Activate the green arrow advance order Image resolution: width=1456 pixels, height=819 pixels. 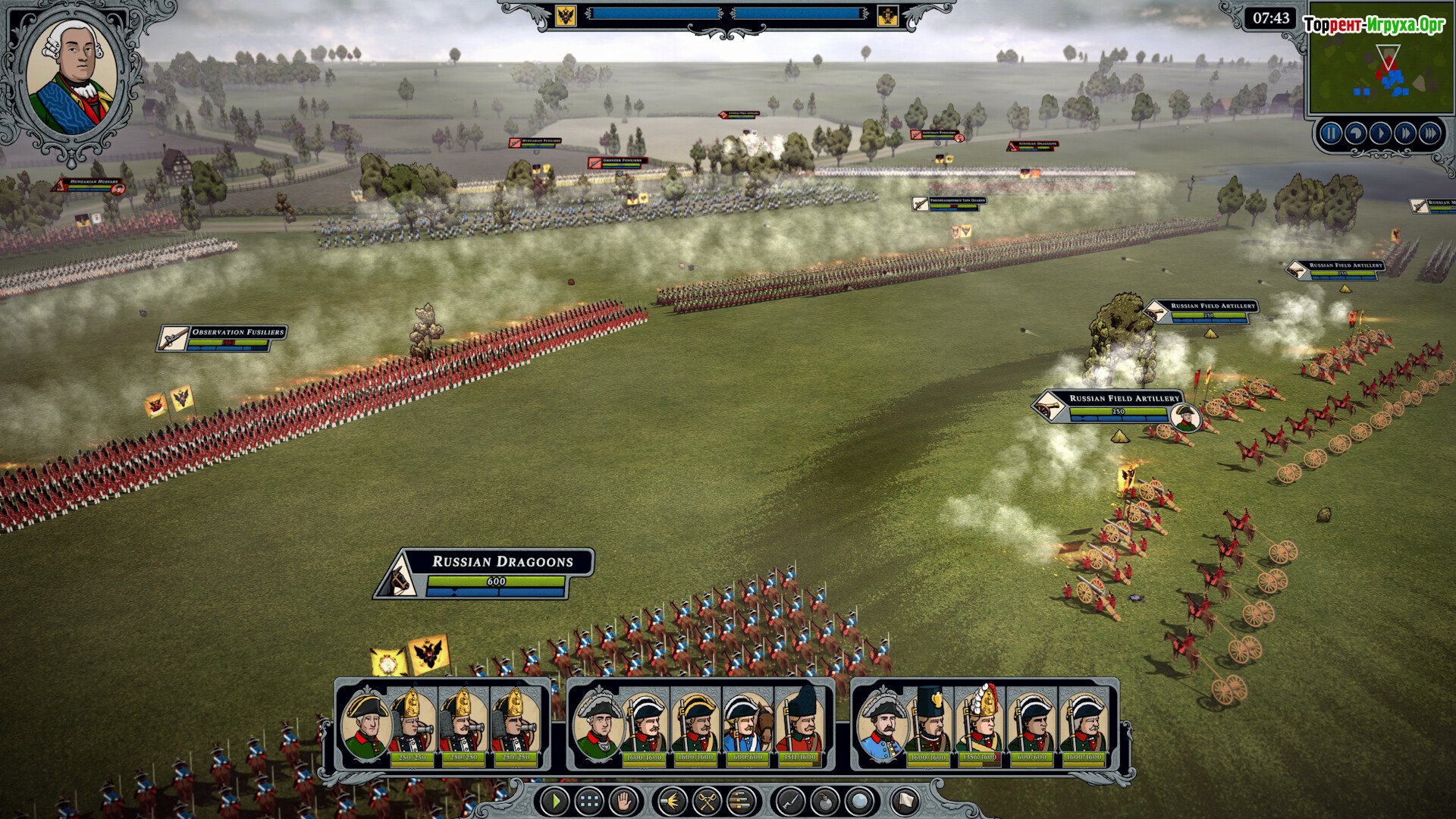(555, 801)
